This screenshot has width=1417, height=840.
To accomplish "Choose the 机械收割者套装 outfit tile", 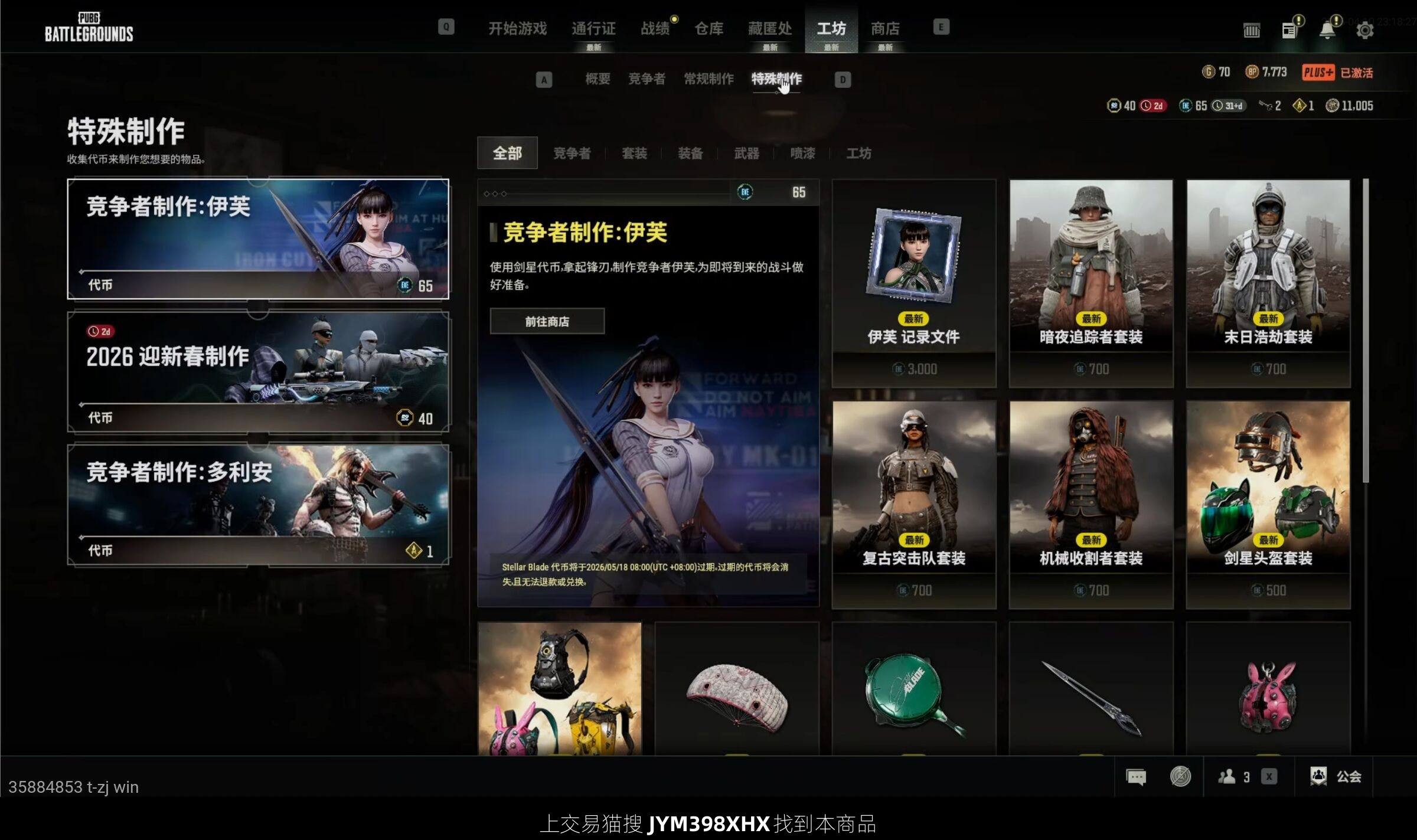I will click(1090, 505).
